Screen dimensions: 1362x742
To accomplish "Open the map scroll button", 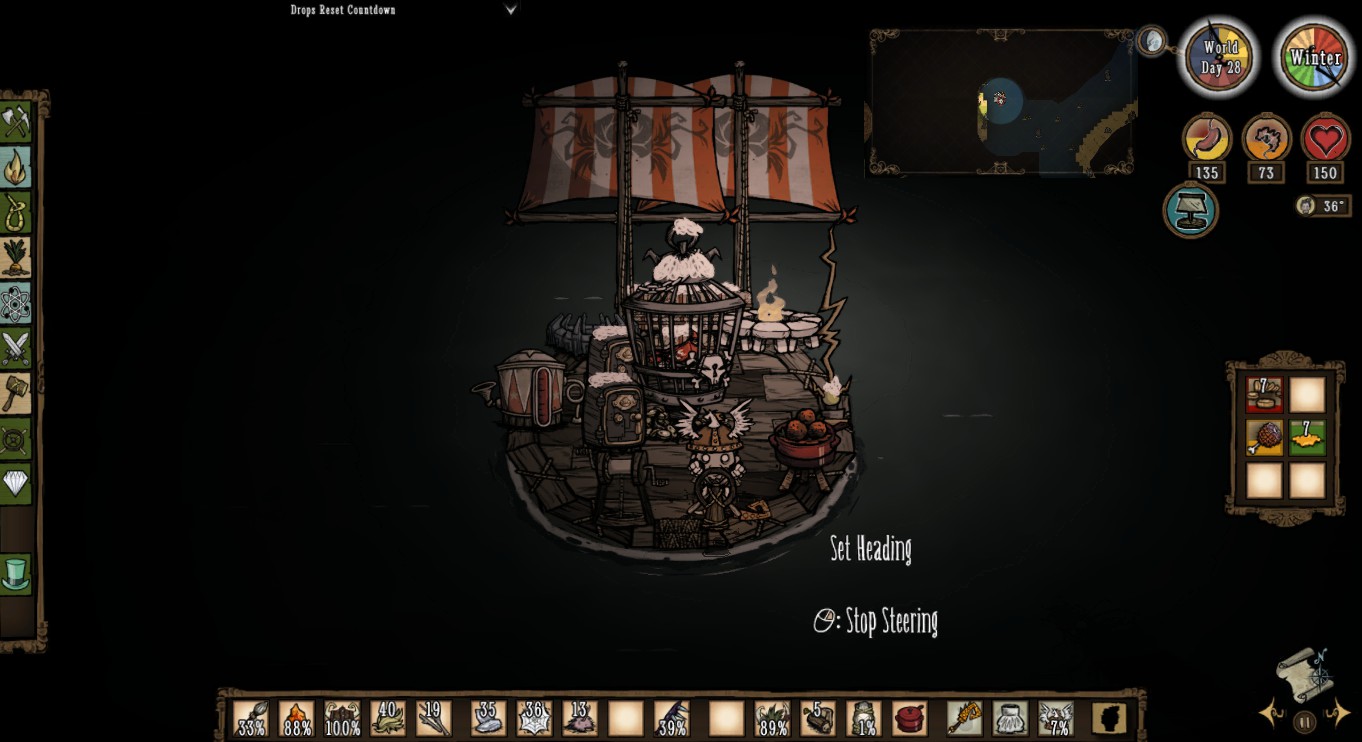I will pyautogui.click(x=1304, y=675).
